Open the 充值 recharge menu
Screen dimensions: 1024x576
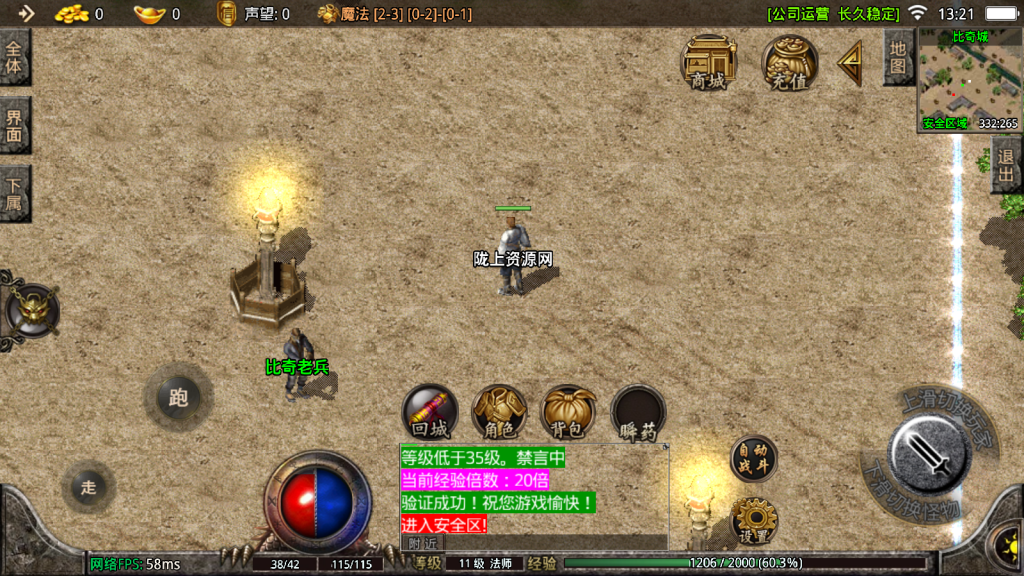click(x=789, y=62)
